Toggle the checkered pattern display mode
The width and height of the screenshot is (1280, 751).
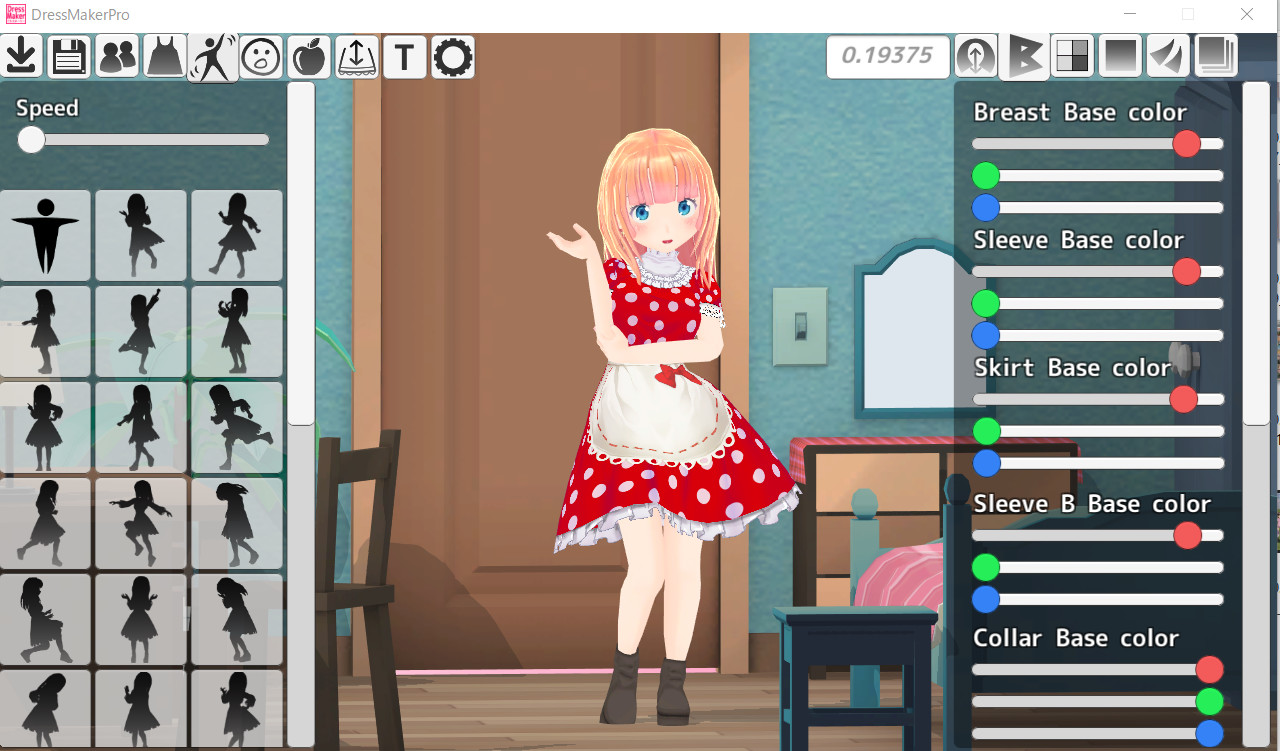1071,57
